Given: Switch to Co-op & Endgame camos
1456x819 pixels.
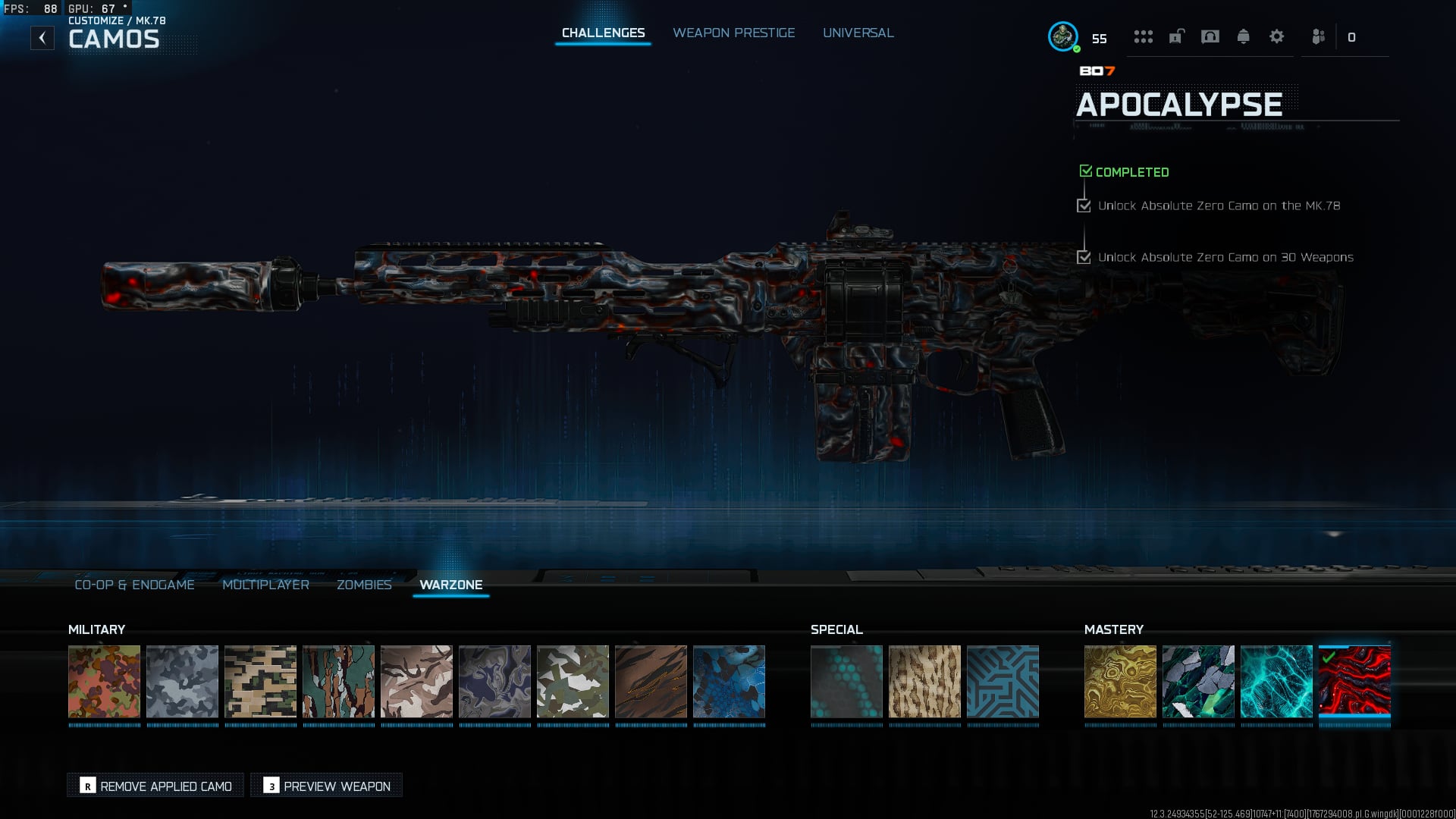Looking at the screenshot, I should (134, 585).
